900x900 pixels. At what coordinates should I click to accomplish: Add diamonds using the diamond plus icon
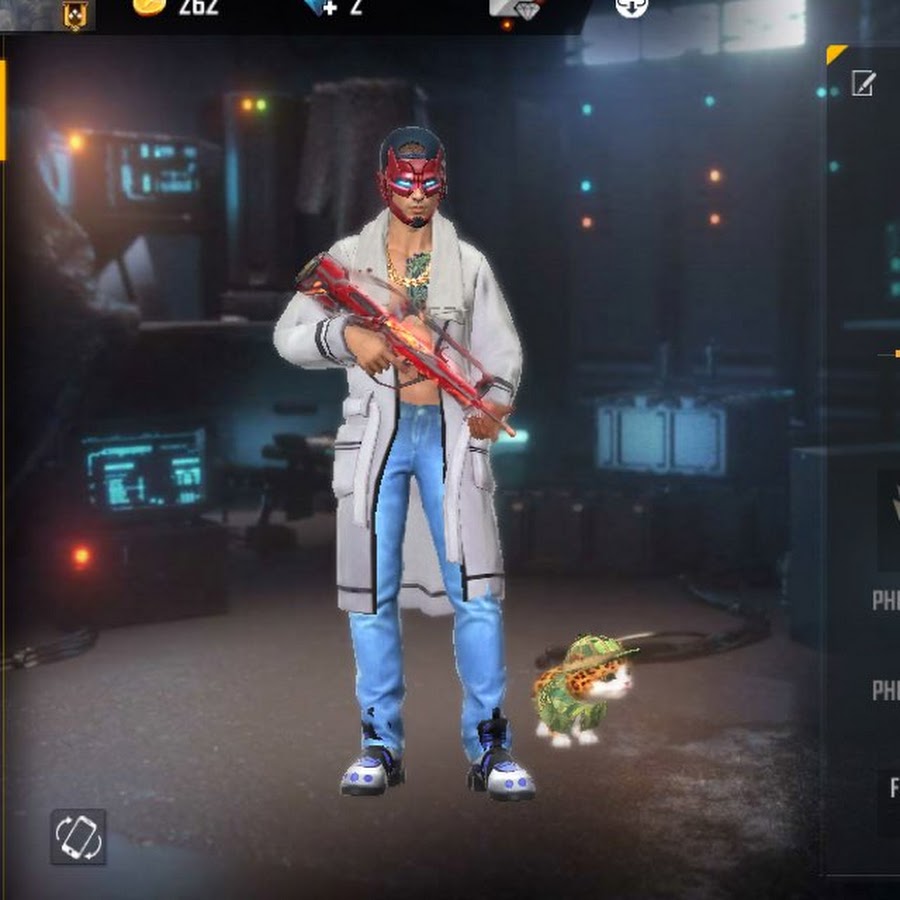click(x=322, y=7)
